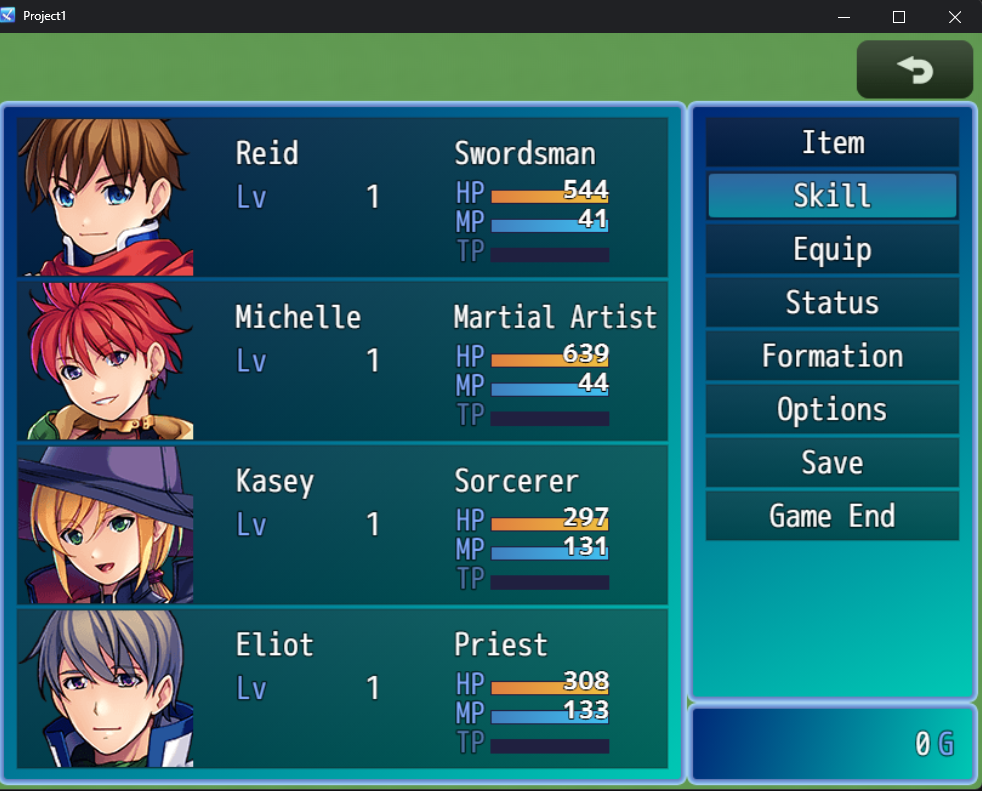Pick Kasey the Sorcerer

pyautogui.click(x=342, y=524)
